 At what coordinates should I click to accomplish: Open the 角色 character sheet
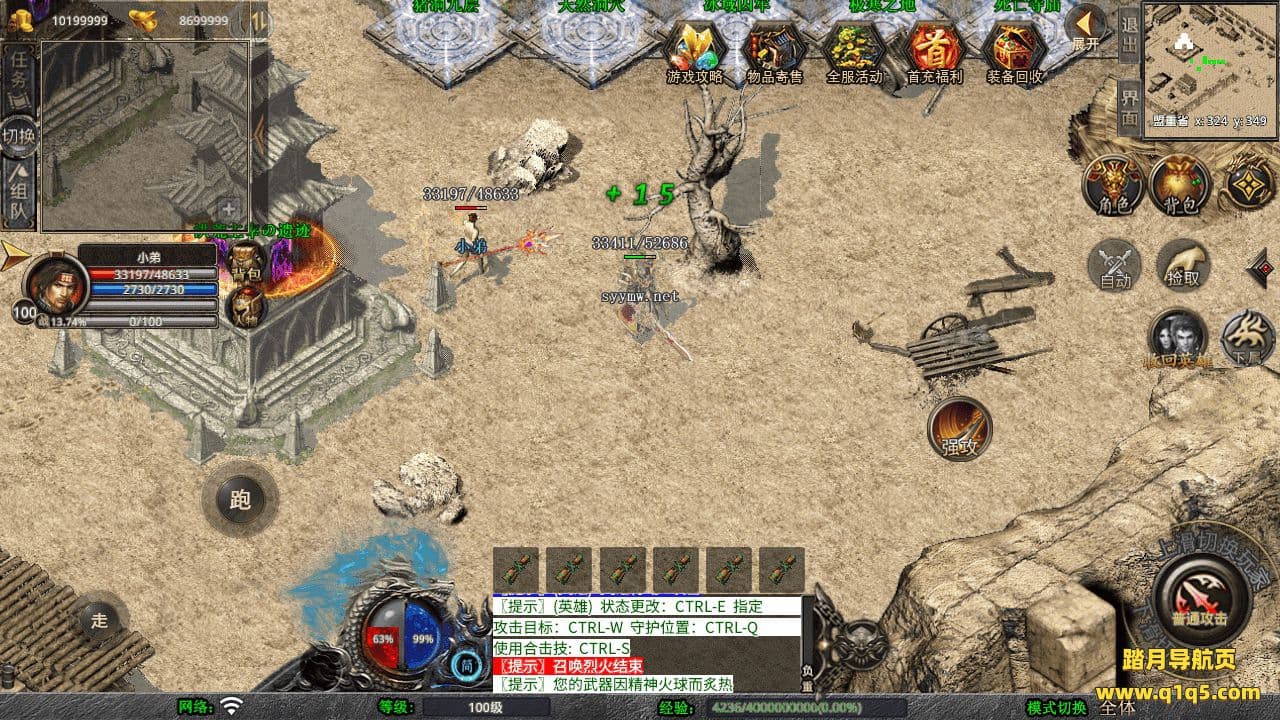point(1114,186)
